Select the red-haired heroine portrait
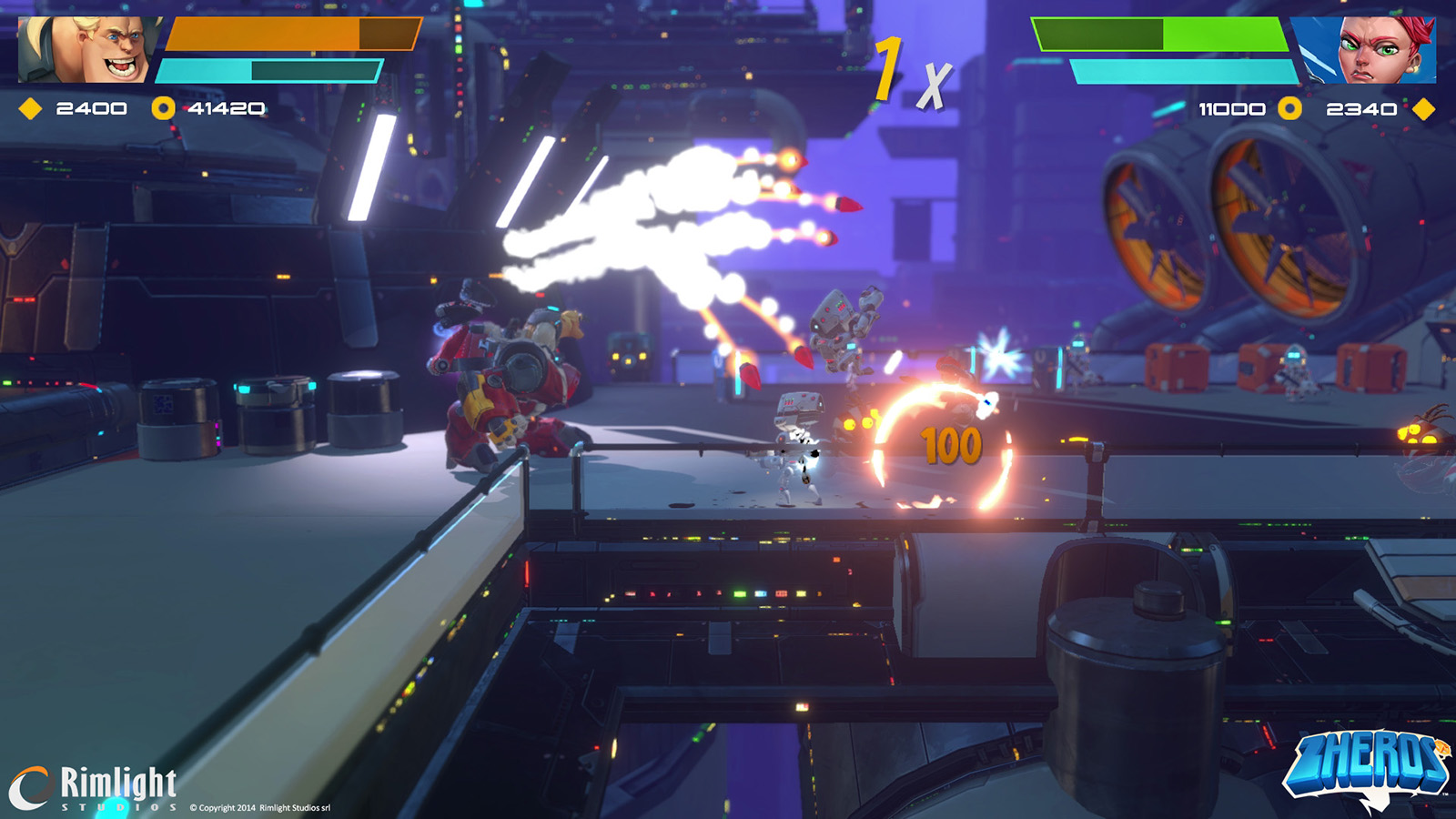Viewport: 1456px width, 819px height. pyautogui.click(x=1369, y=50)
